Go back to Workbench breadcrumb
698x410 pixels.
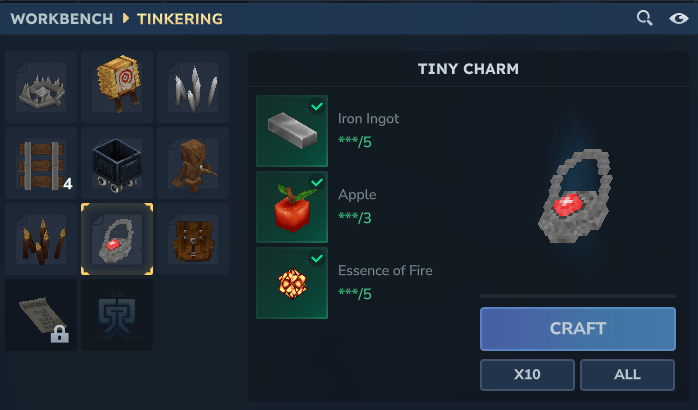(62, 19)
